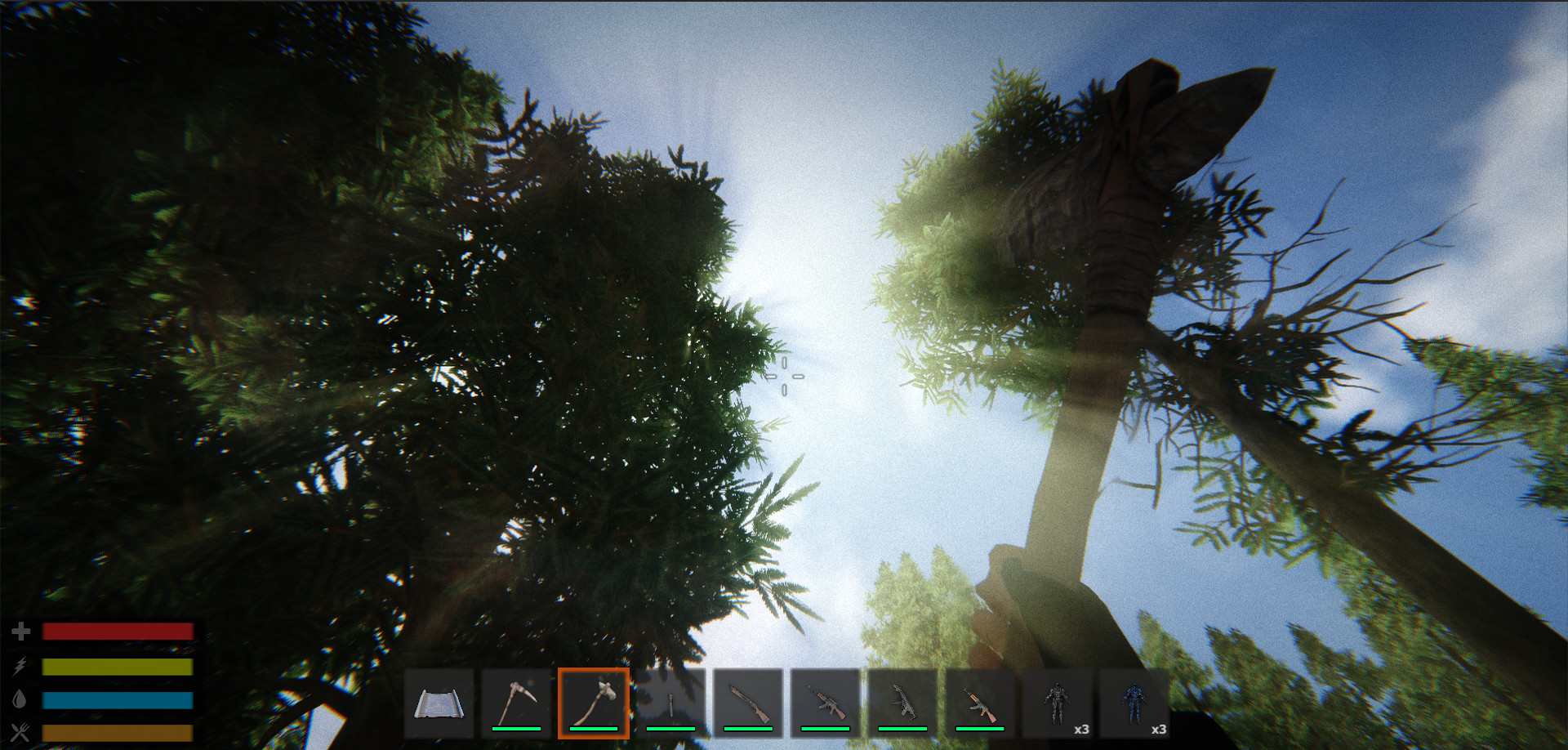Click the health cross status icon

pyautogui.click(x=21, y=631)
